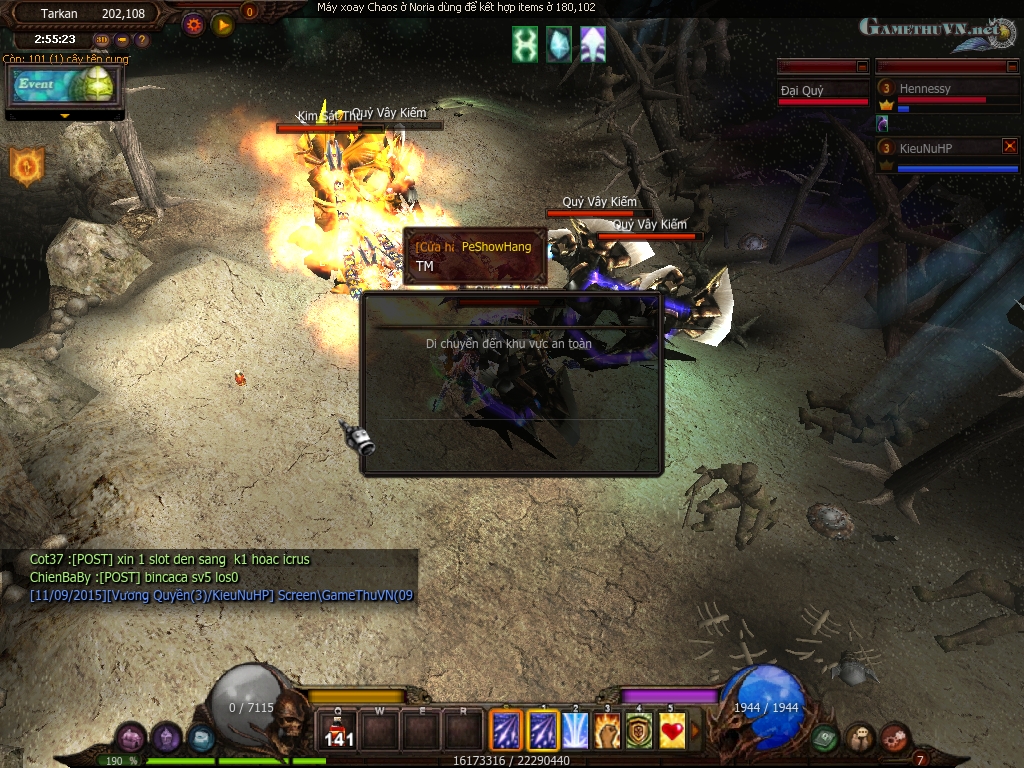
Task: Open the gear settings button
Action: pyautogui.click(x=194, y=25)
